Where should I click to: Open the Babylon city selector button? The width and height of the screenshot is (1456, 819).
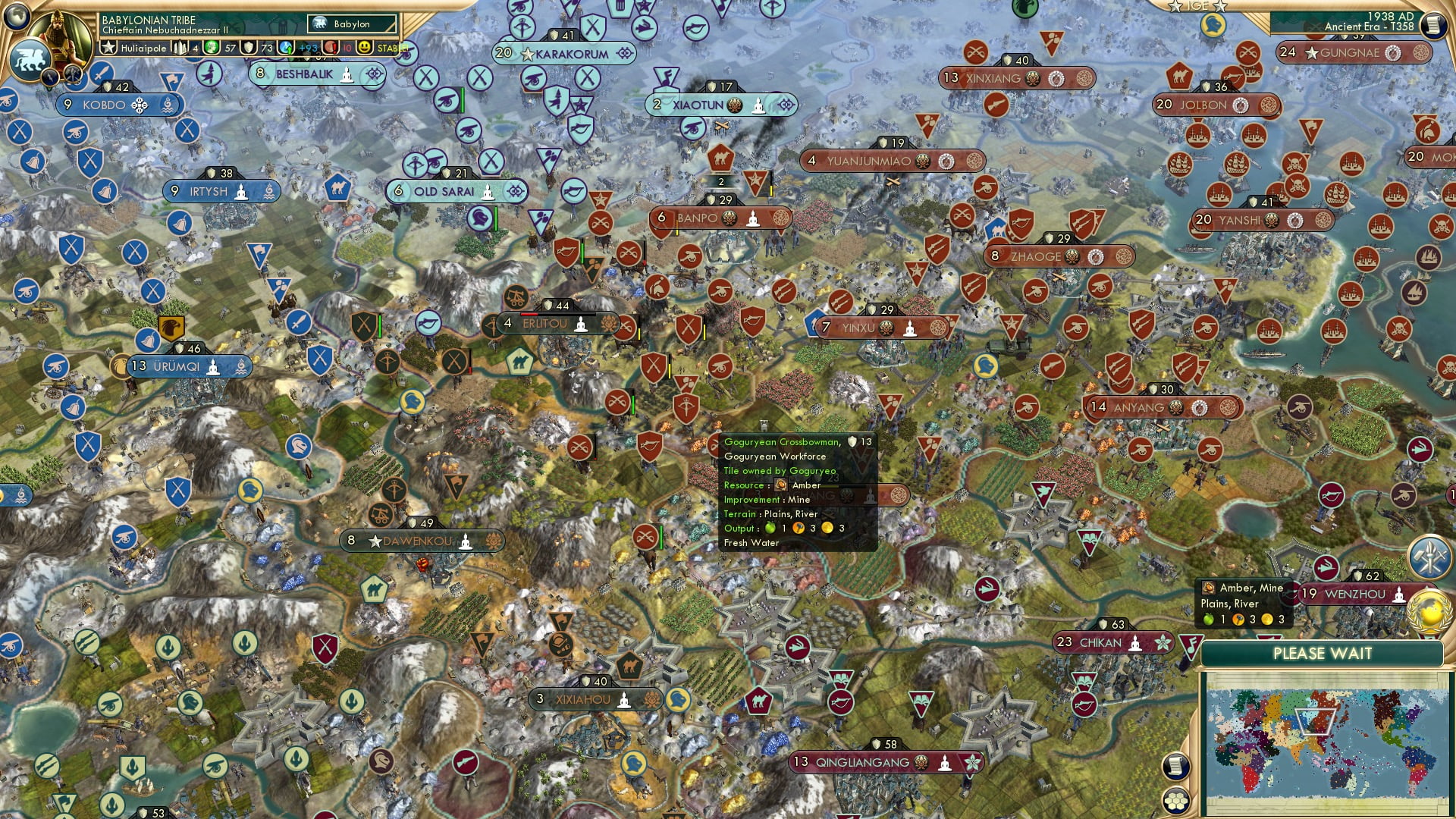click(352, 24)
